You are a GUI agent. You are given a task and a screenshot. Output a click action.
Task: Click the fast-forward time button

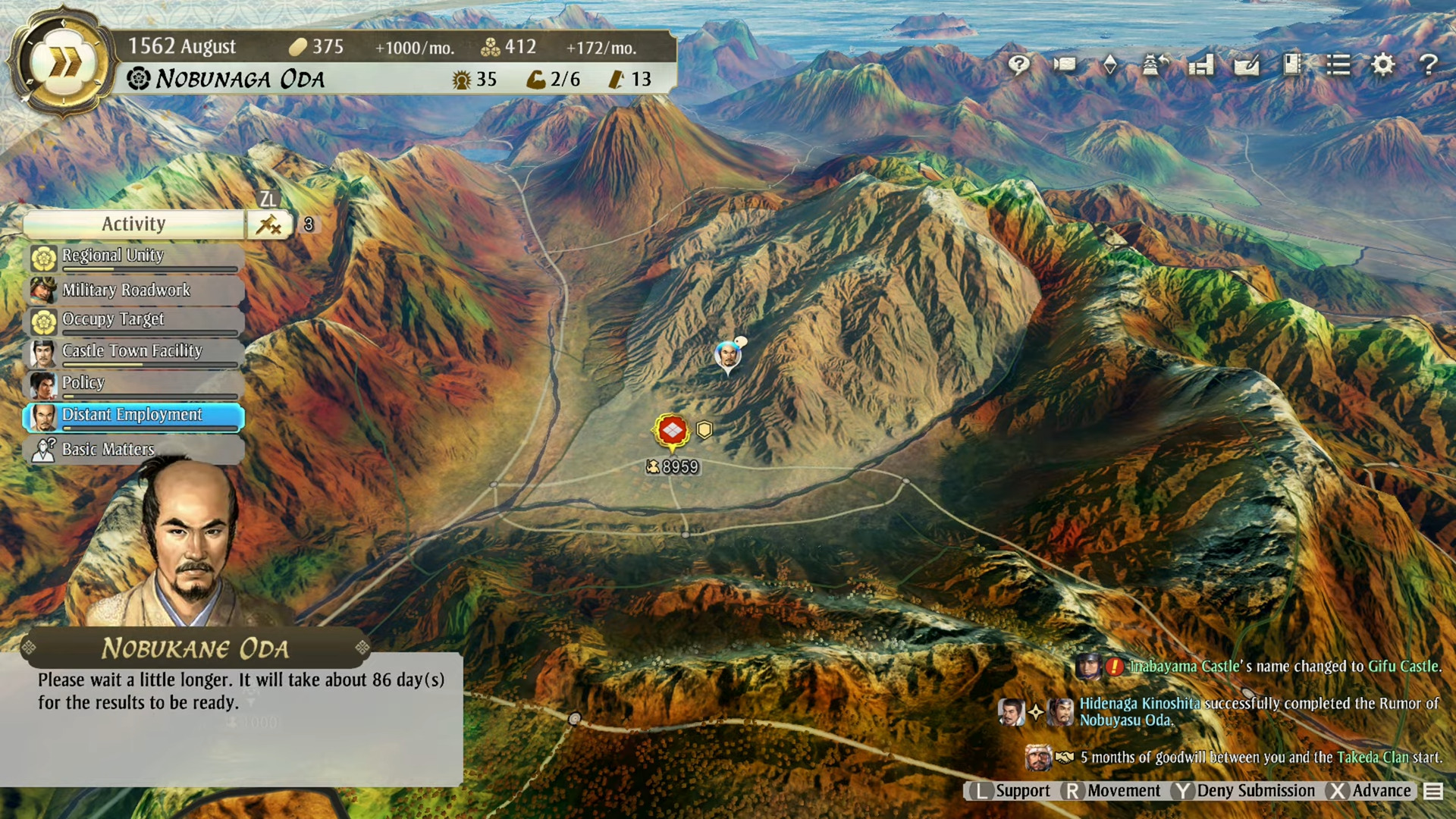[x=63, y=62]
